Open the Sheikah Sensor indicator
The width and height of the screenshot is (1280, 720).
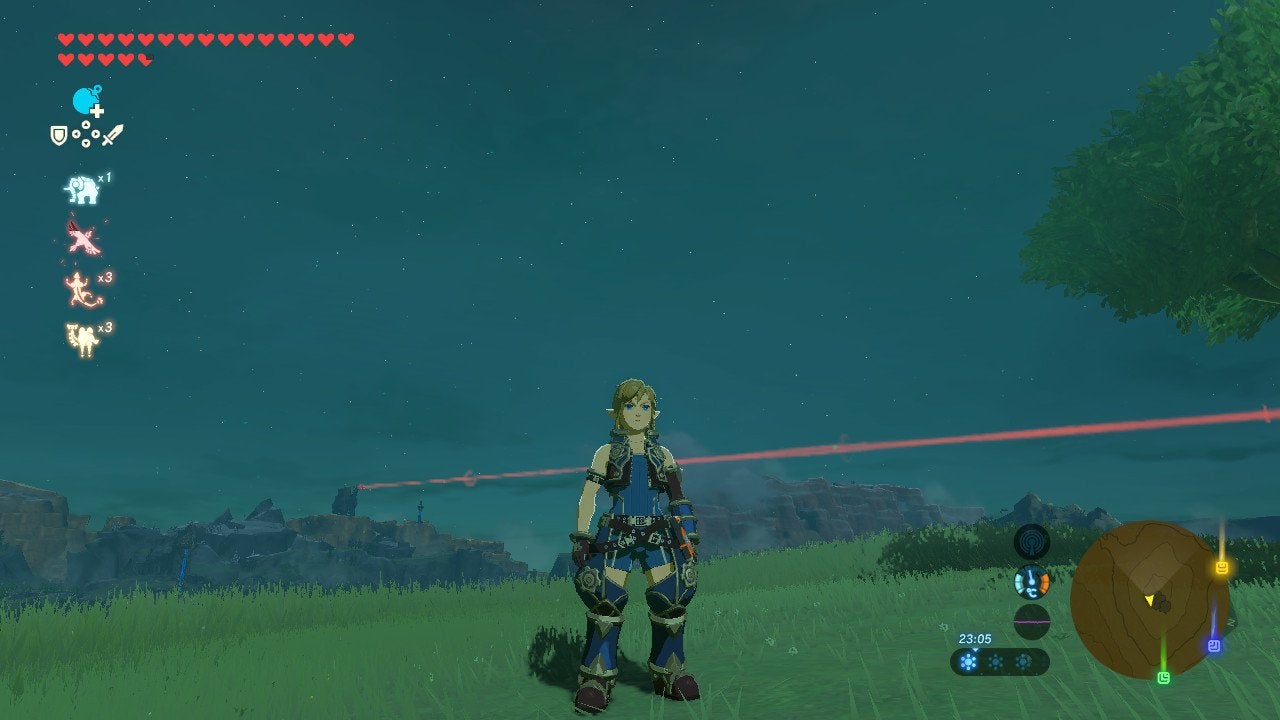pos(1031,542)
